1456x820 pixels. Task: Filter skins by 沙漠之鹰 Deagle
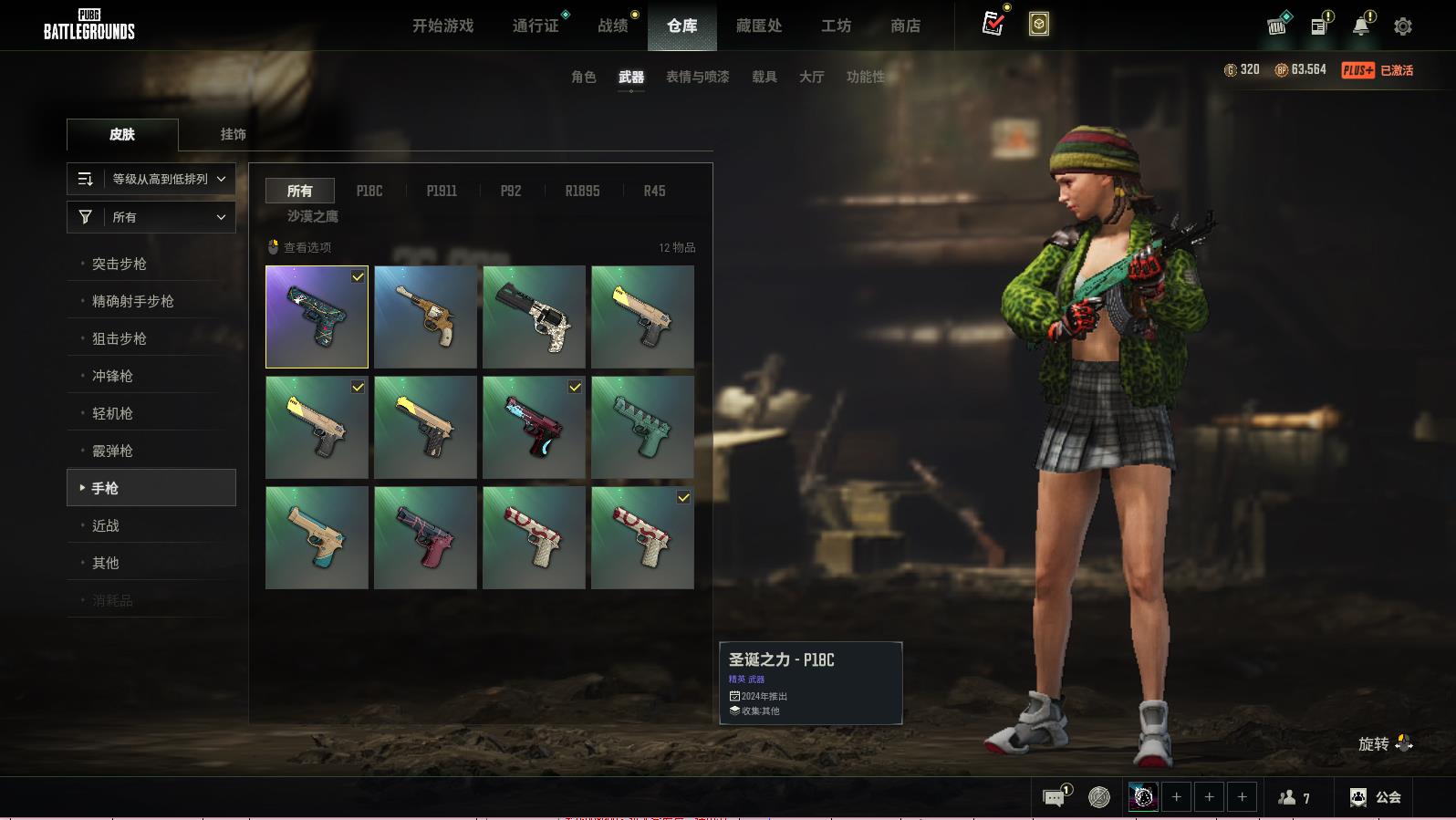pos(312,216)
